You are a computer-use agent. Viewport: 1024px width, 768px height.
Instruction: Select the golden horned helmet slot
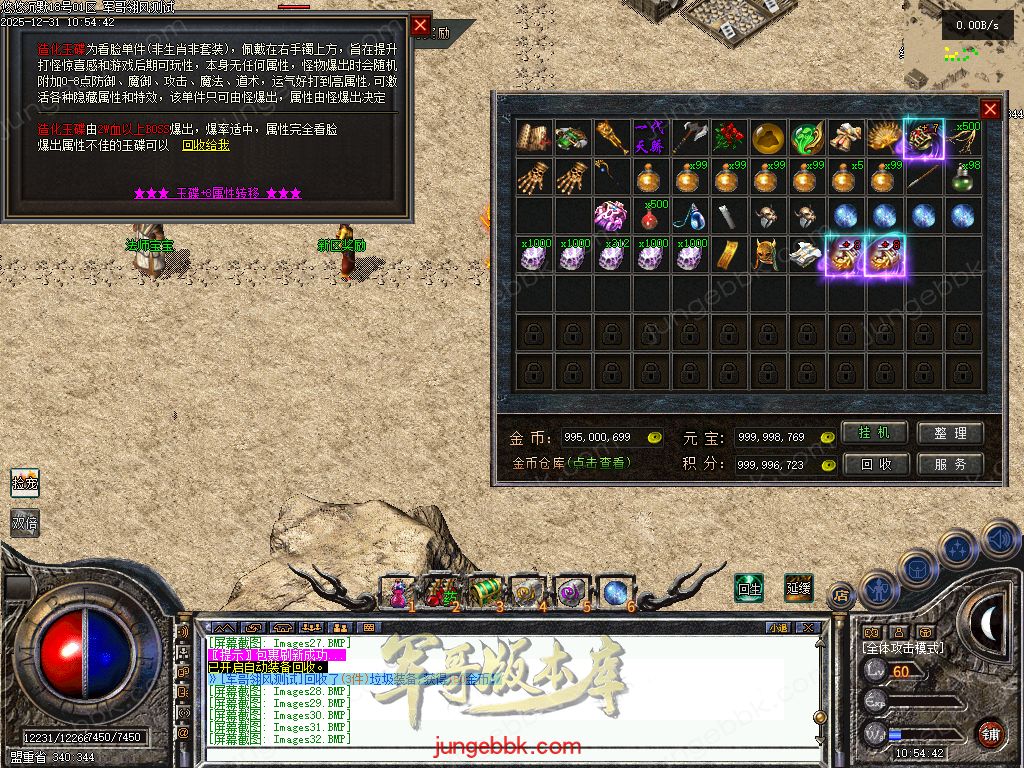768,255
